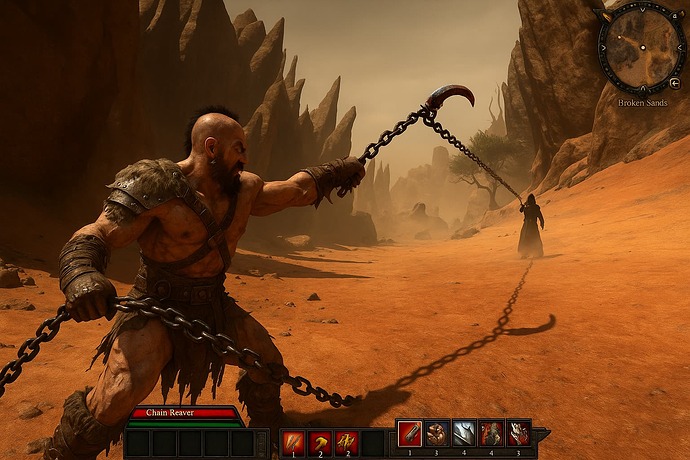This screenshot has width=690, height=460.
Task: Activate the coiled chain ability
Action: point(437,433)
